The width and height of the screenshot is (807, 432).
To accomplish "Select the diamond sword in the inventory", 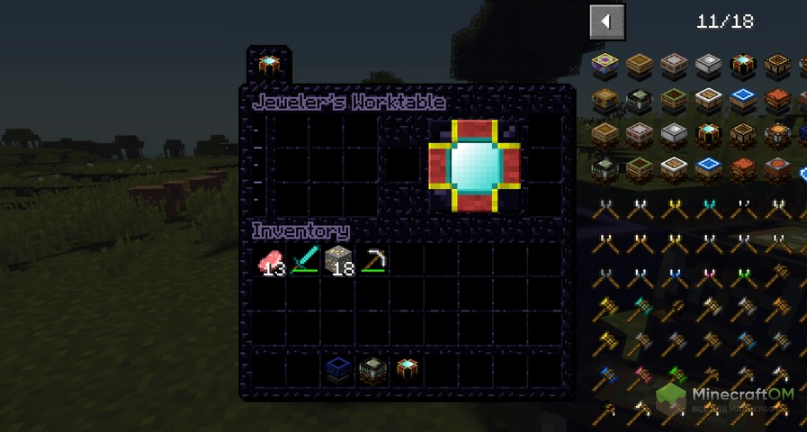I will click(305, 262).
